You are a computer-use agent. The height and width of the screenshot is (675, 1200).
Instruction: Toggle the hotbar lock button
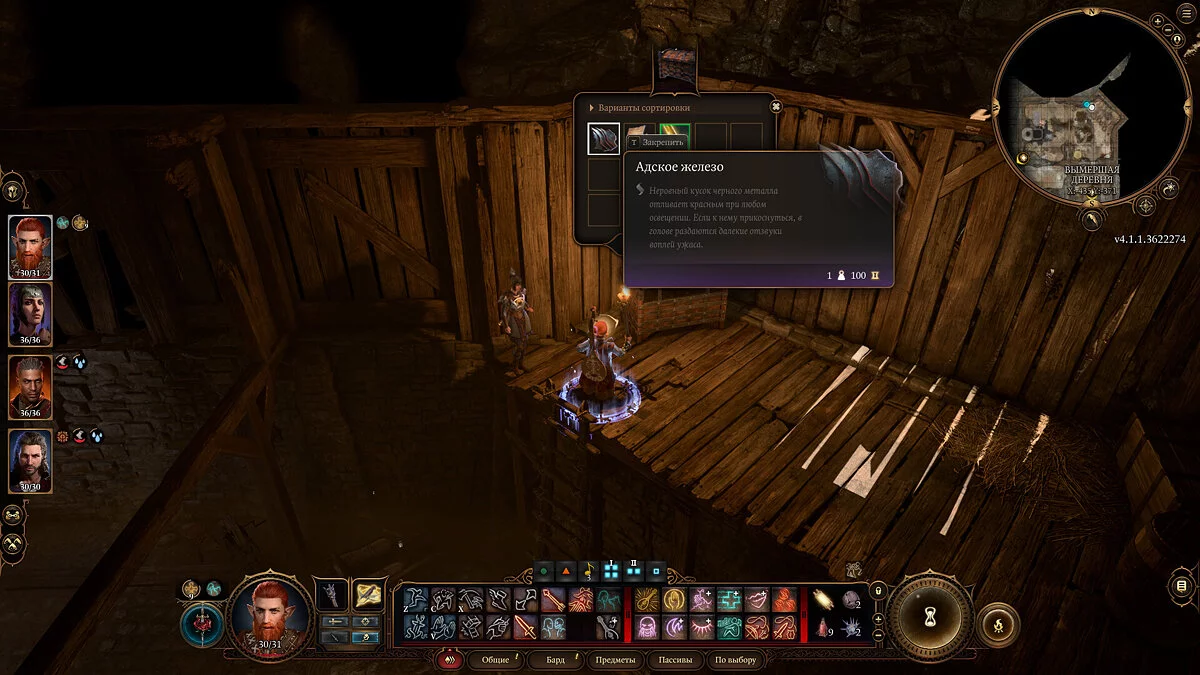point(878,591)
